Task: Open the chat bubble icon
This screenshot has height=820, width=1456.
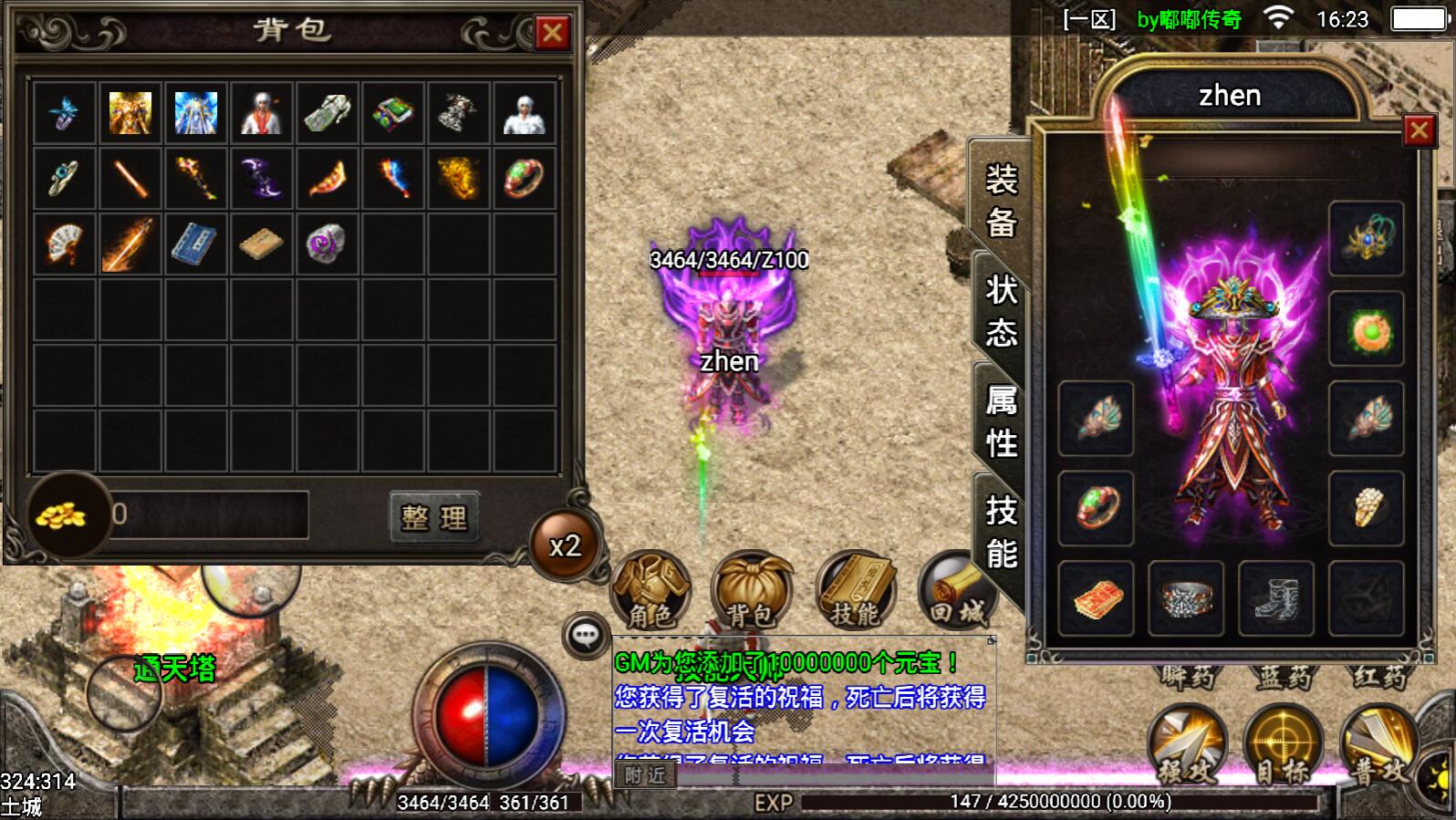Action: [586, 635]
